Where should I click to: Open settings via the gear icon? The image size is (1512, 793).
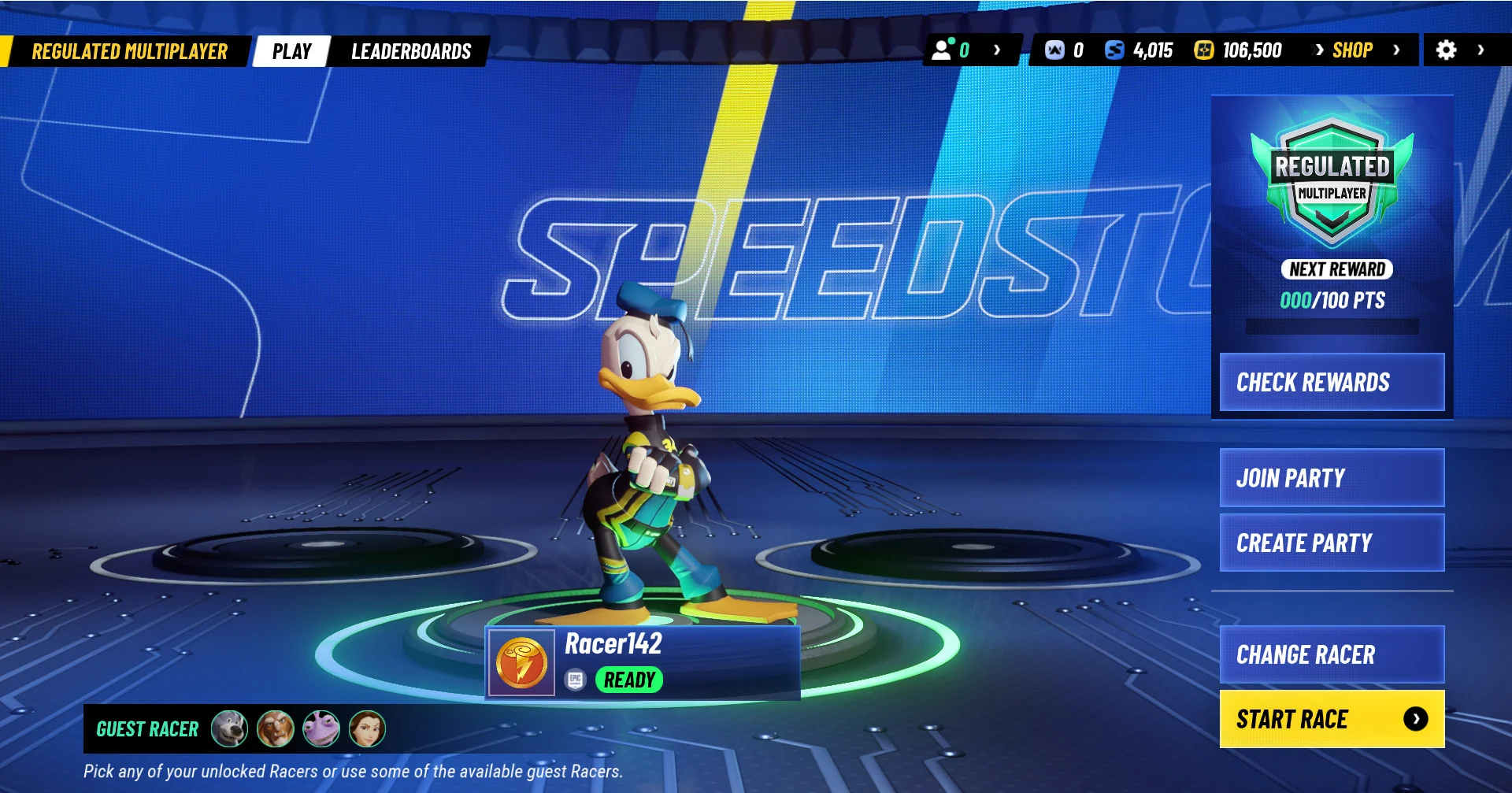tap(1446, 50)
